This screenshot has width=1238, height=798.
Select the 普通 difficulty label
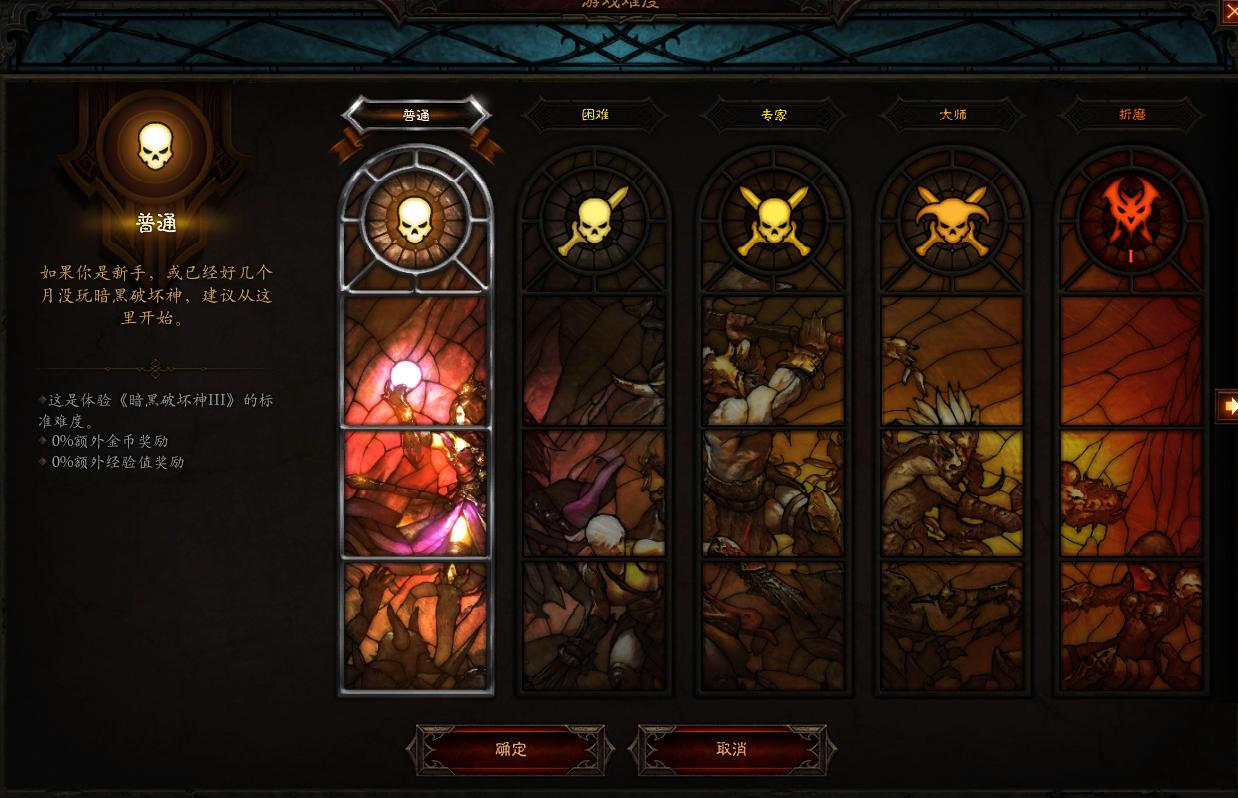click(x=416, y=115)
